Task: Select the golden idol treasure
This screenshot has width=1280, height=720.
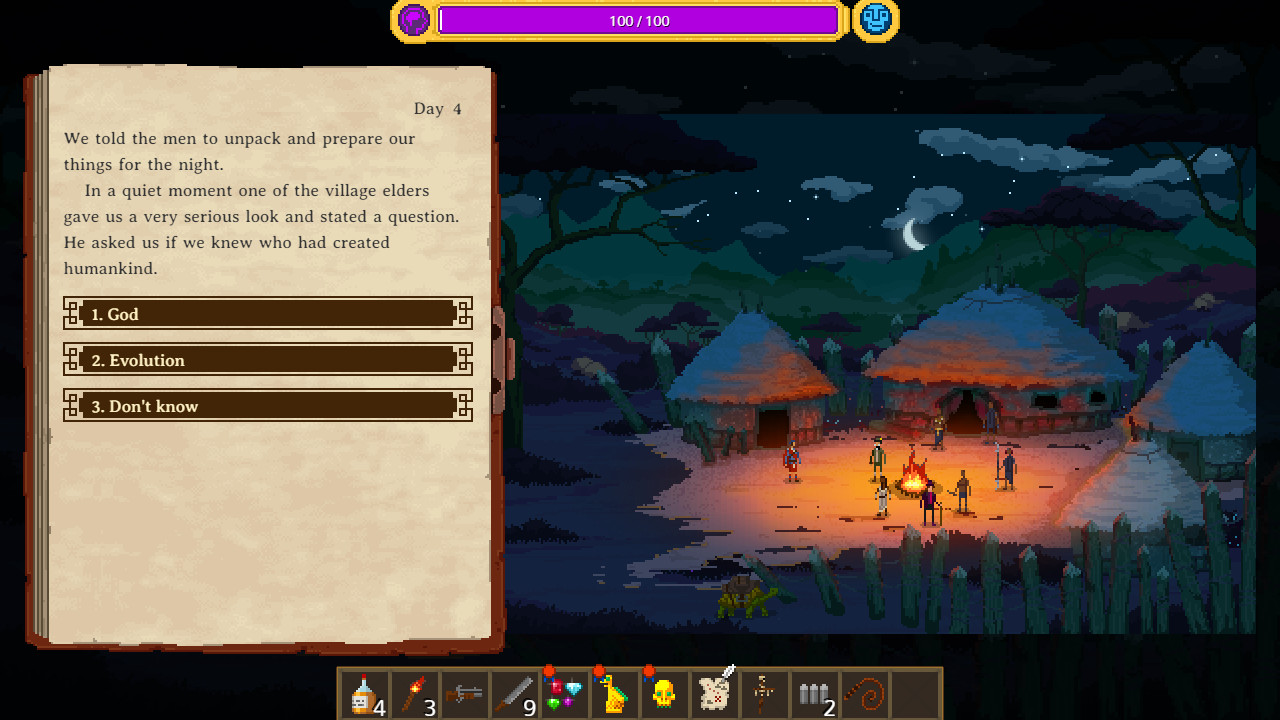Action: (615, 692)
